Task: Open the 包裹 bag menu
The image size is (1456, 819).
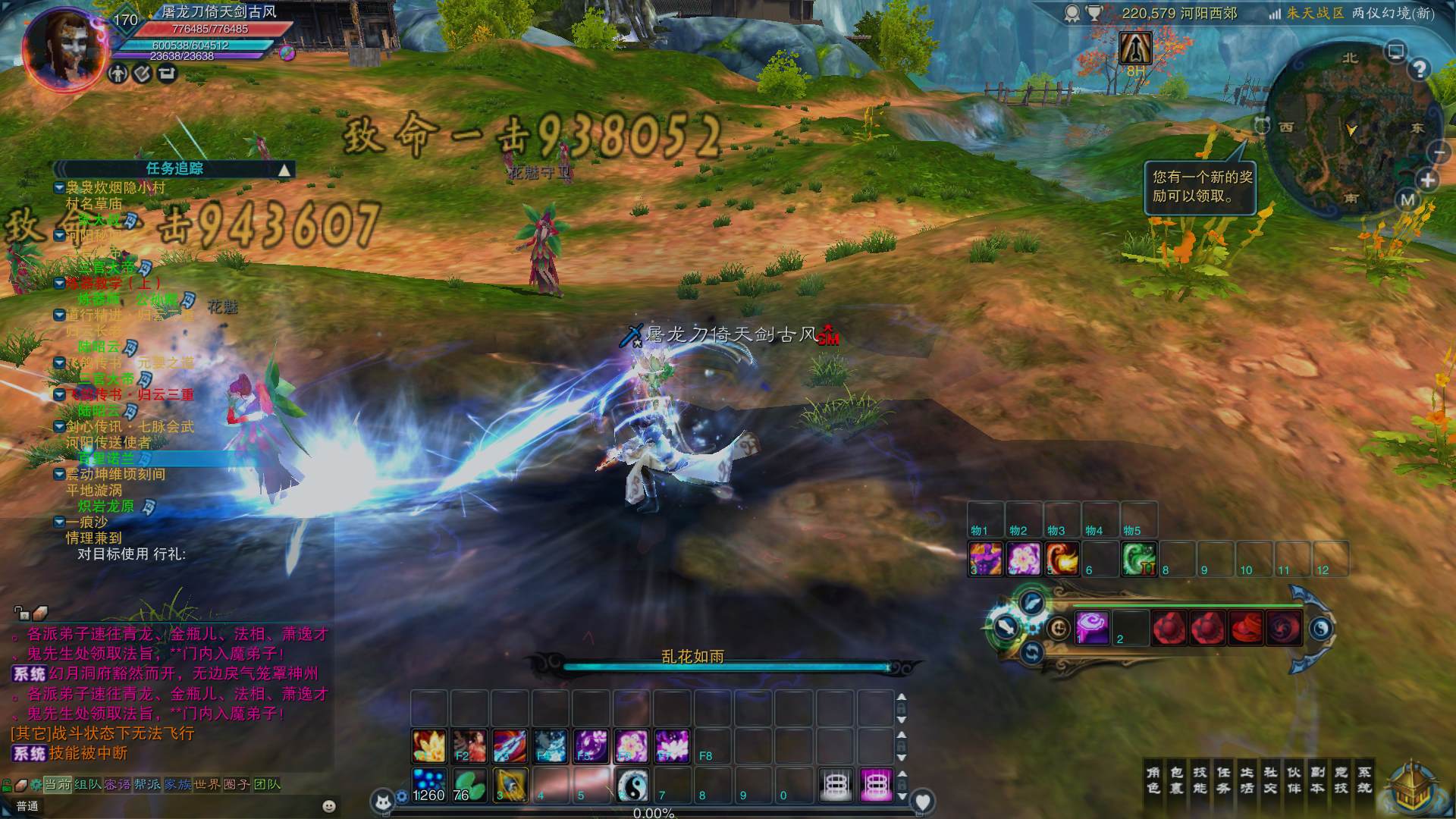Action: [1176, 780]
